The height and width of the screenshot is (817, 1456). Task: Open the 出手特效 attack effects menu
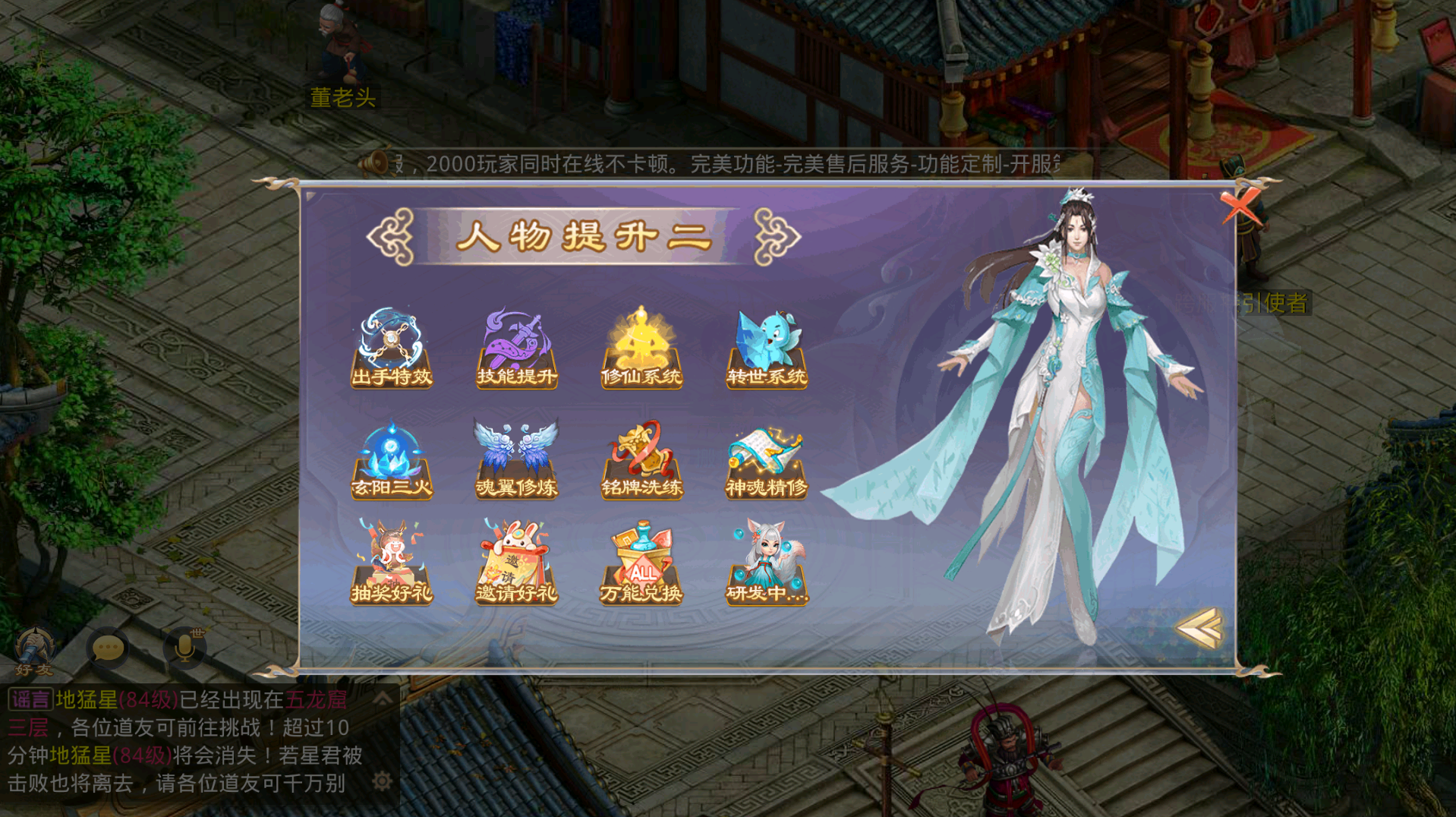click(392, 349)
